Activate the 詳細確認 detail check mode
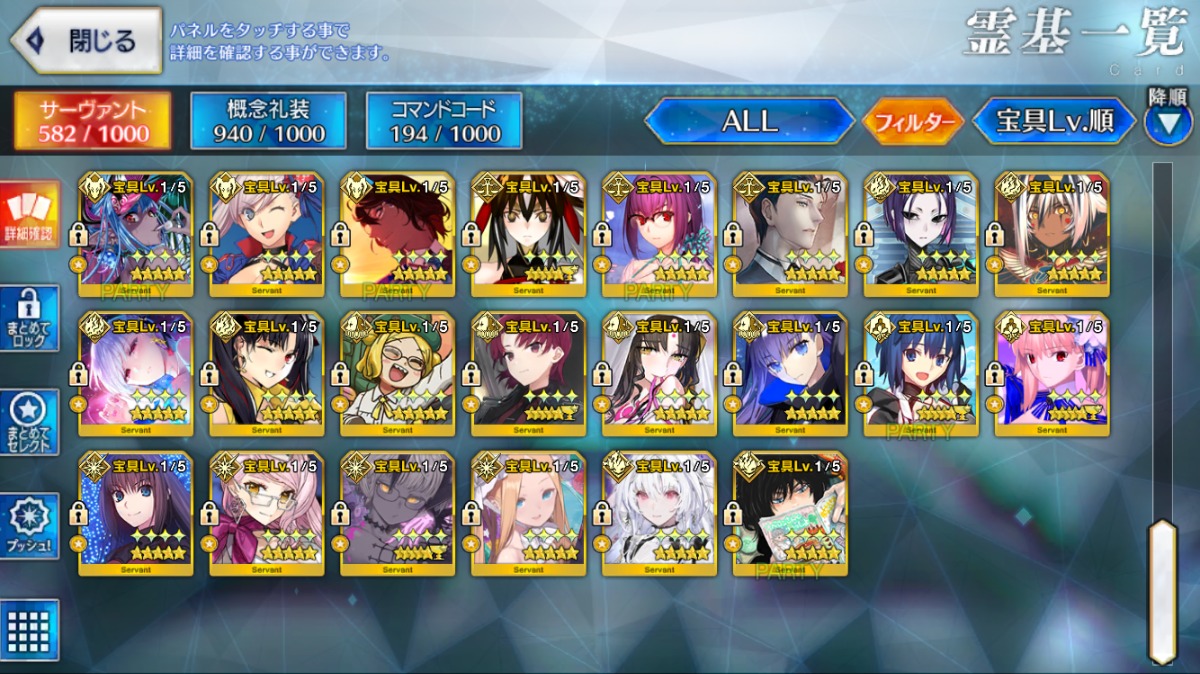 pyautogui.click(x=29, y=215)
